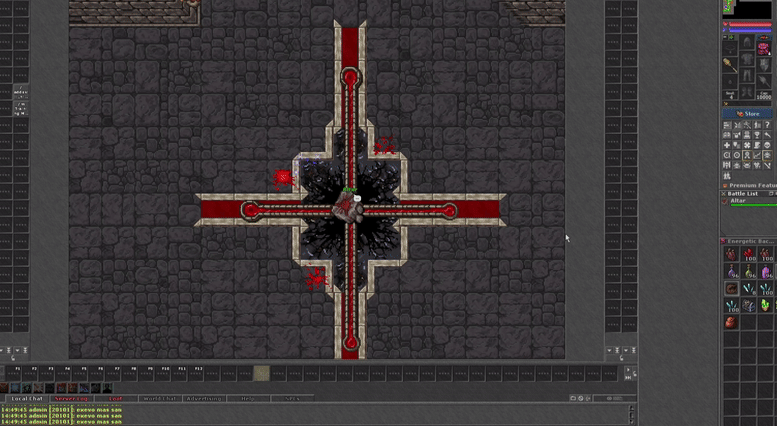
Task: Select the Altar entry in Battle List
Action: (738, 201)
